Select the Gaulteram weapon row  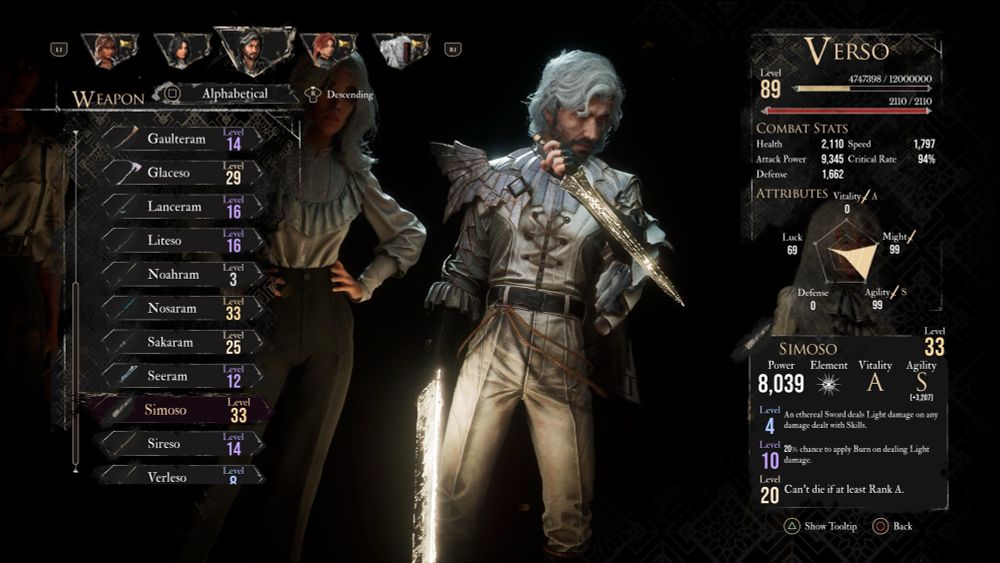(x=178, y=139)
